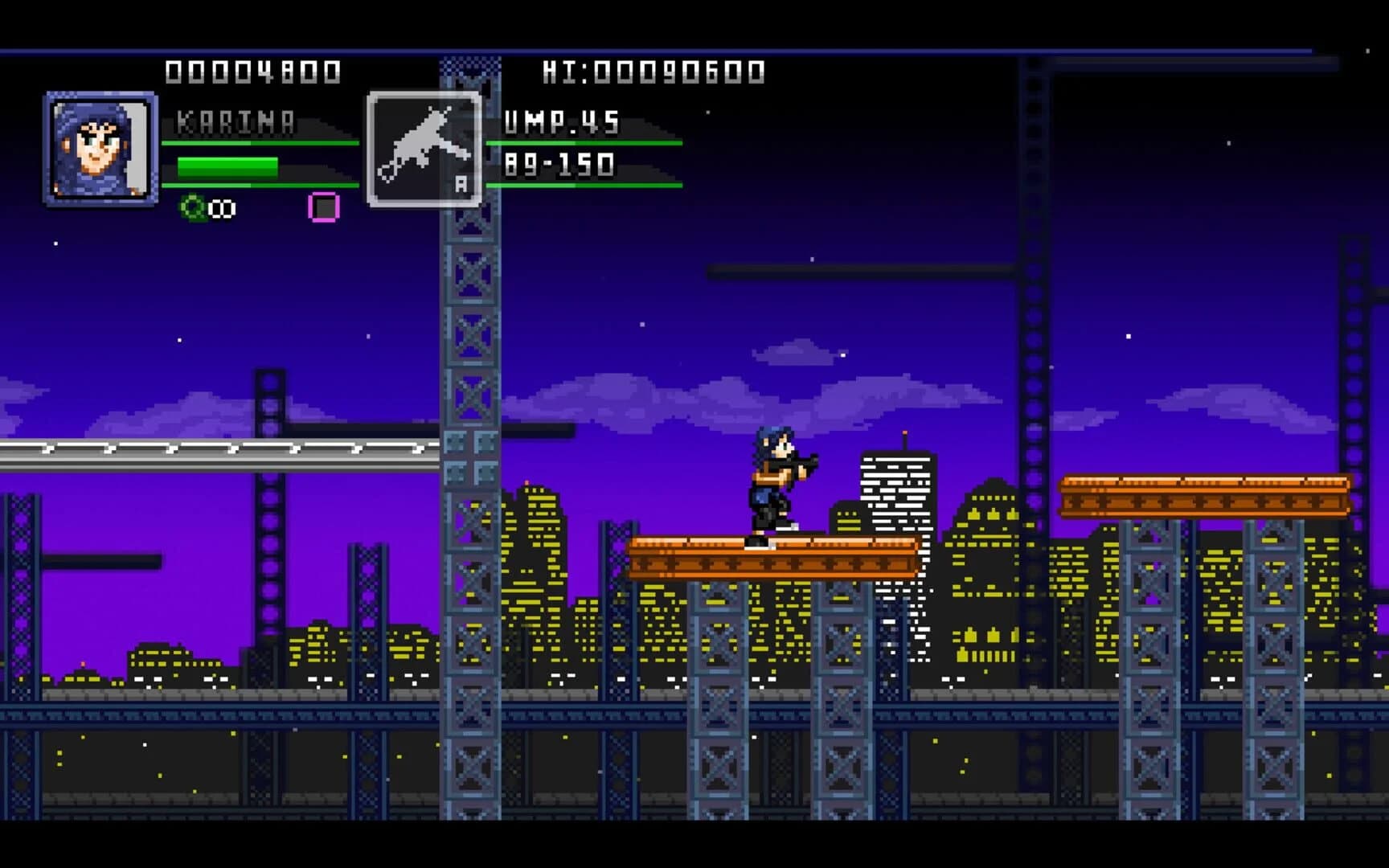The image size is (1389, 868).
Task: Select the UMP.45 weapon slot
Action: tap(424, 149)
